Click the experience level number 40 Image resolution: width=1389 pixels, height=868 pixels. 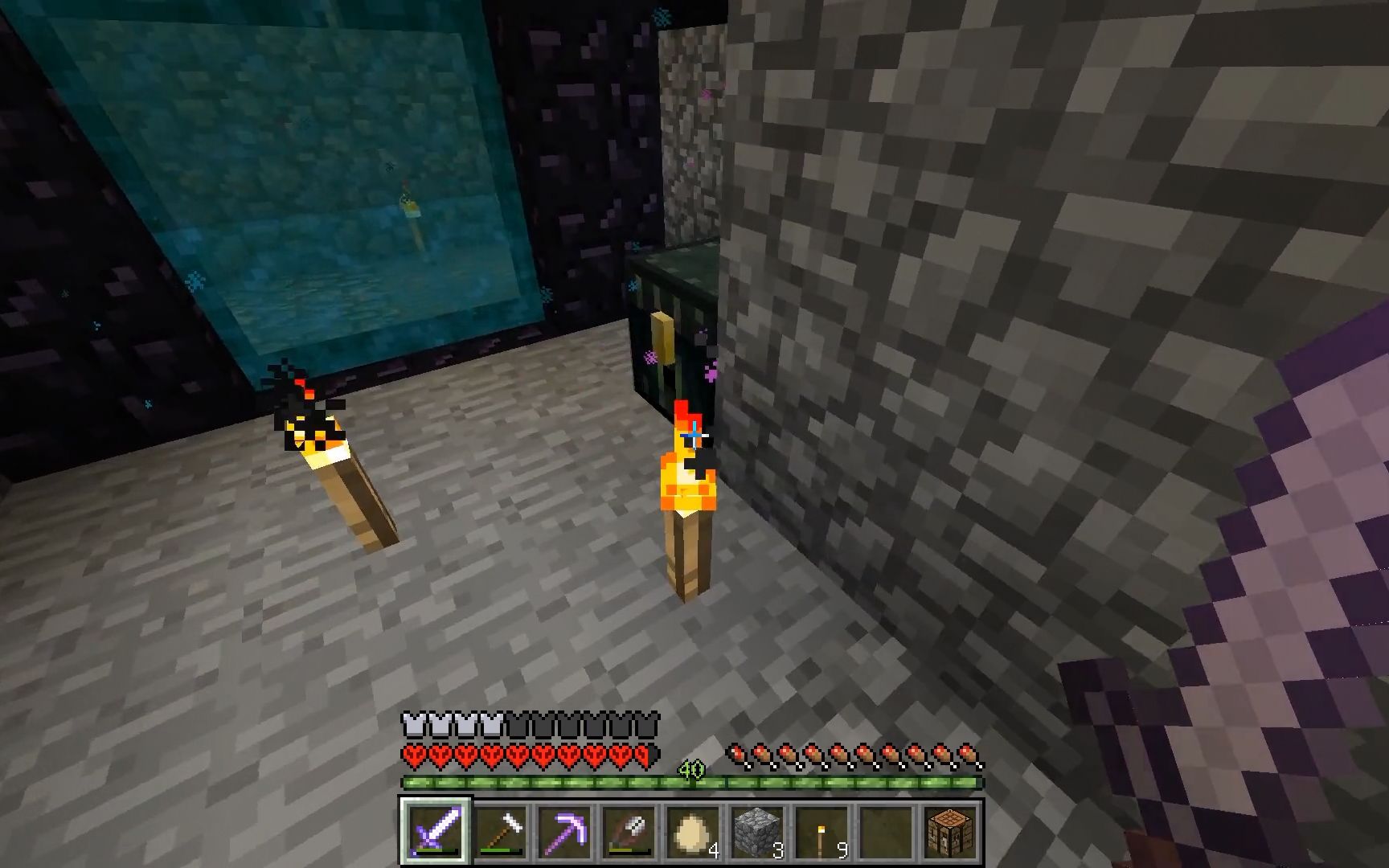(x=693, y=769)
